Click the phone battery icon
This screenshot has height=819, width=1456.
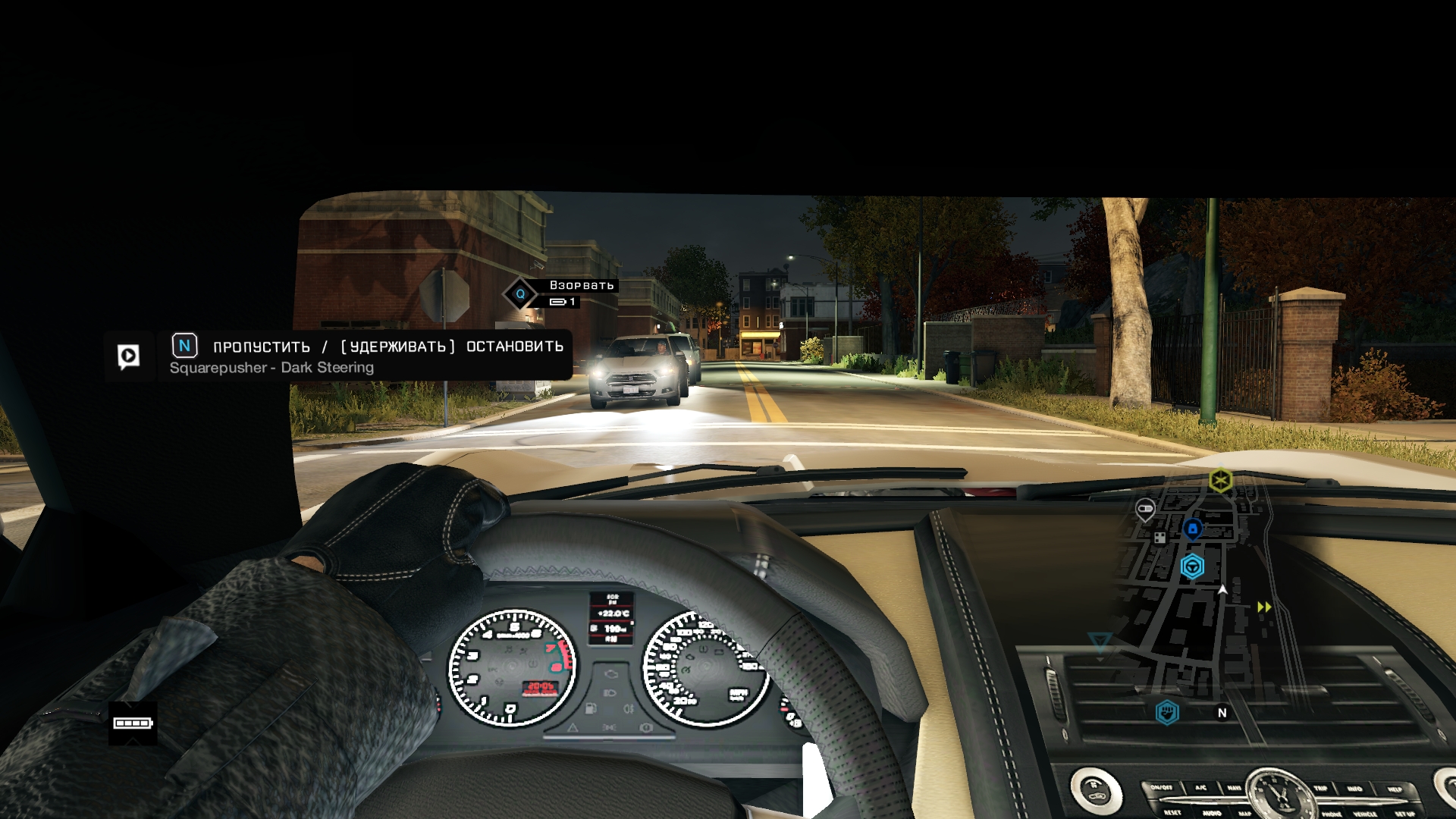pyautogui.click(x=133, y=723)
